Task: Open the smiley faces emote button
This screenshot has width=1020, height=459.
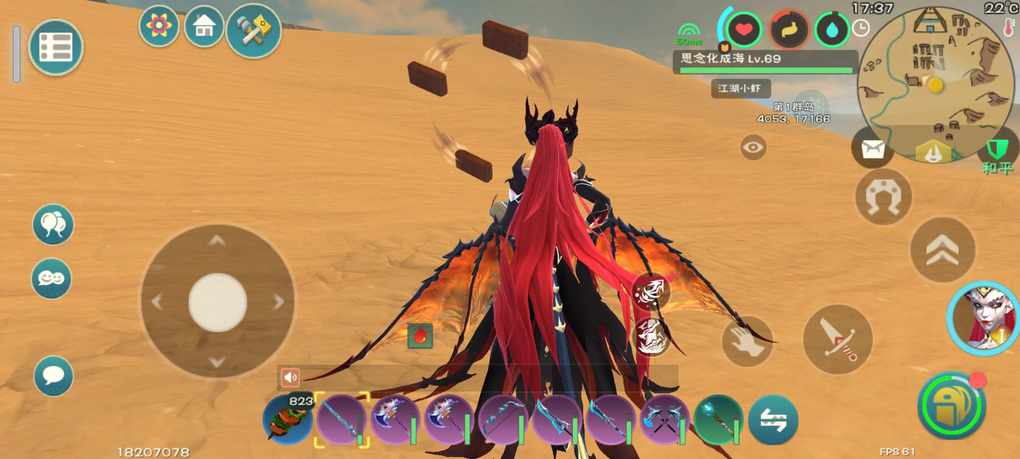Action: [x=52, y=277]
